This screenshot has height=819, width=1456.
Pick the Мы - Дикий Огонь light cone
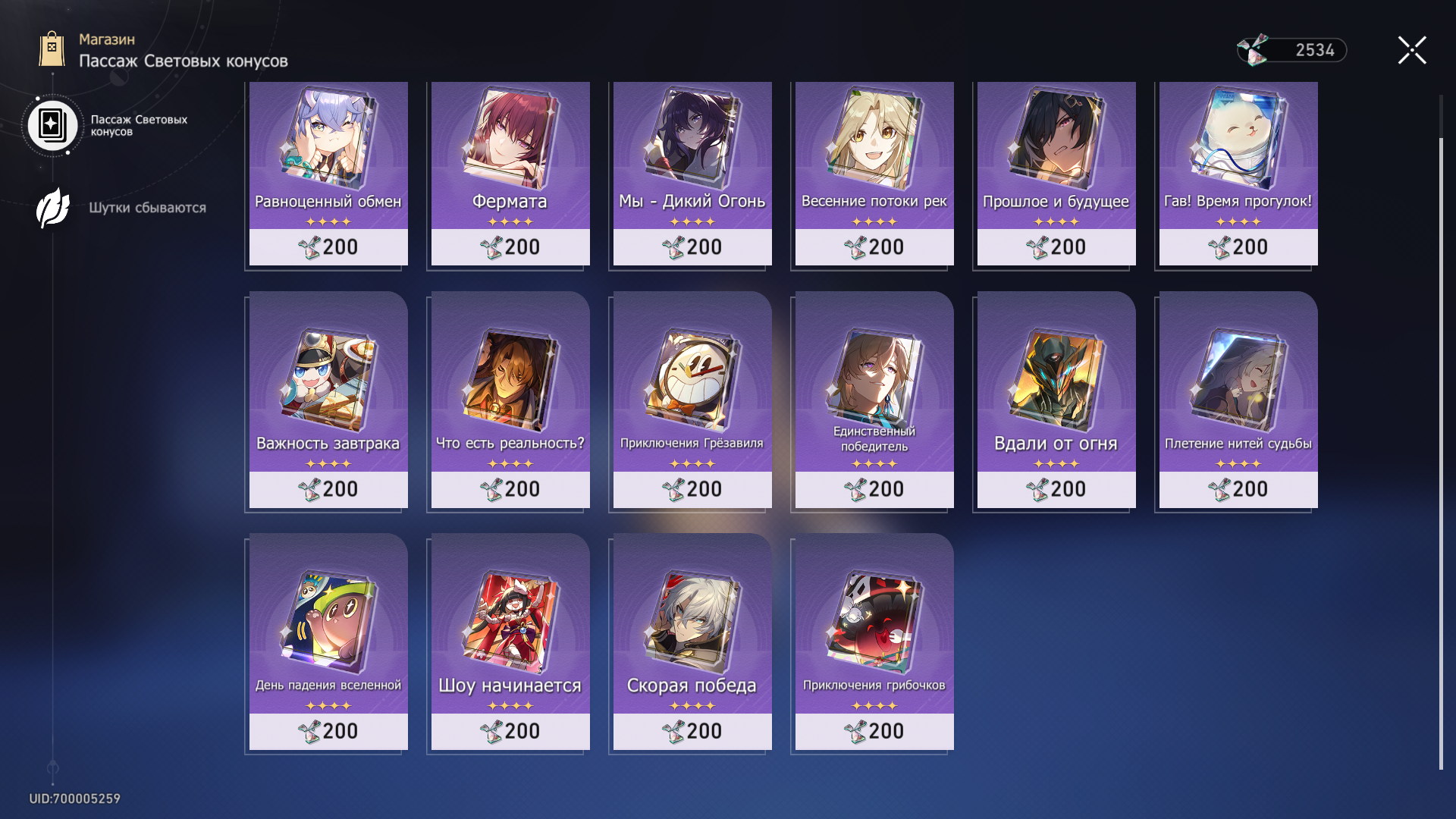pyautogui.click(x=692, y=173)
